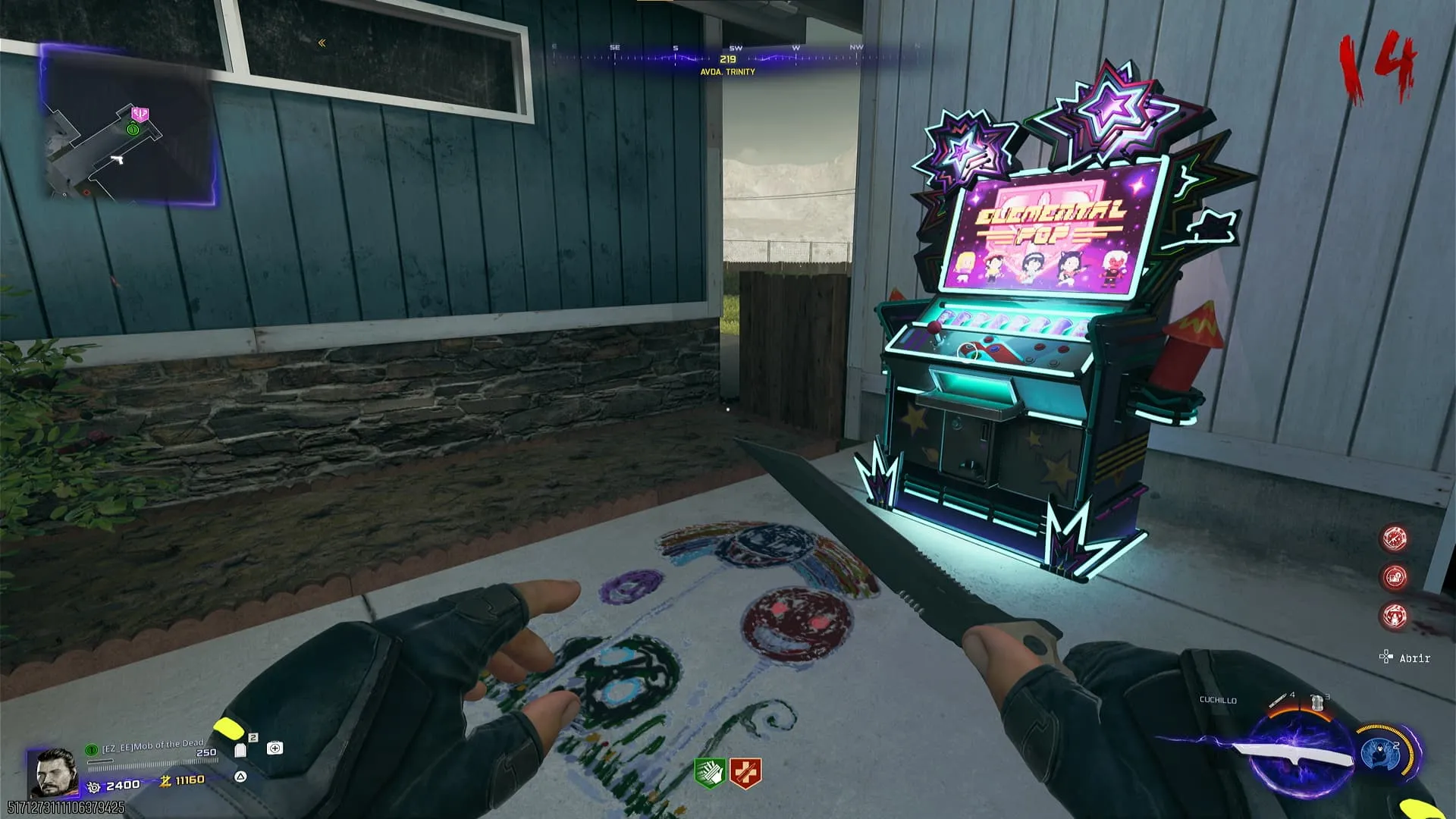The height and width of the screenshot is (819, 1456).
Task: Select the pink marker on the minimap
Action: [140, 114]
